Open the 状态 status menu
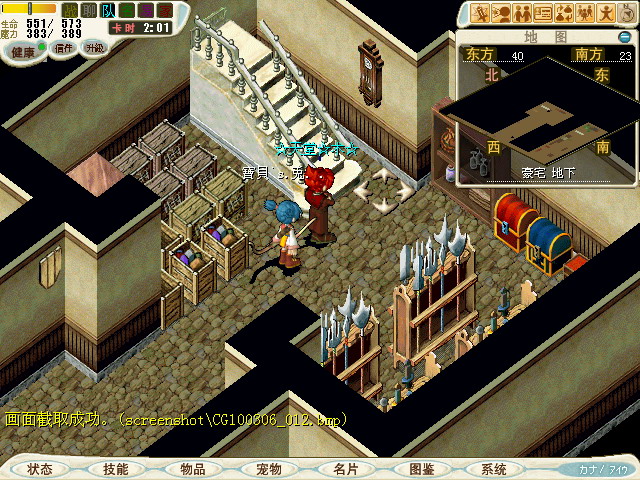This screenshot has width=640, height=480. tap(40, 469)
